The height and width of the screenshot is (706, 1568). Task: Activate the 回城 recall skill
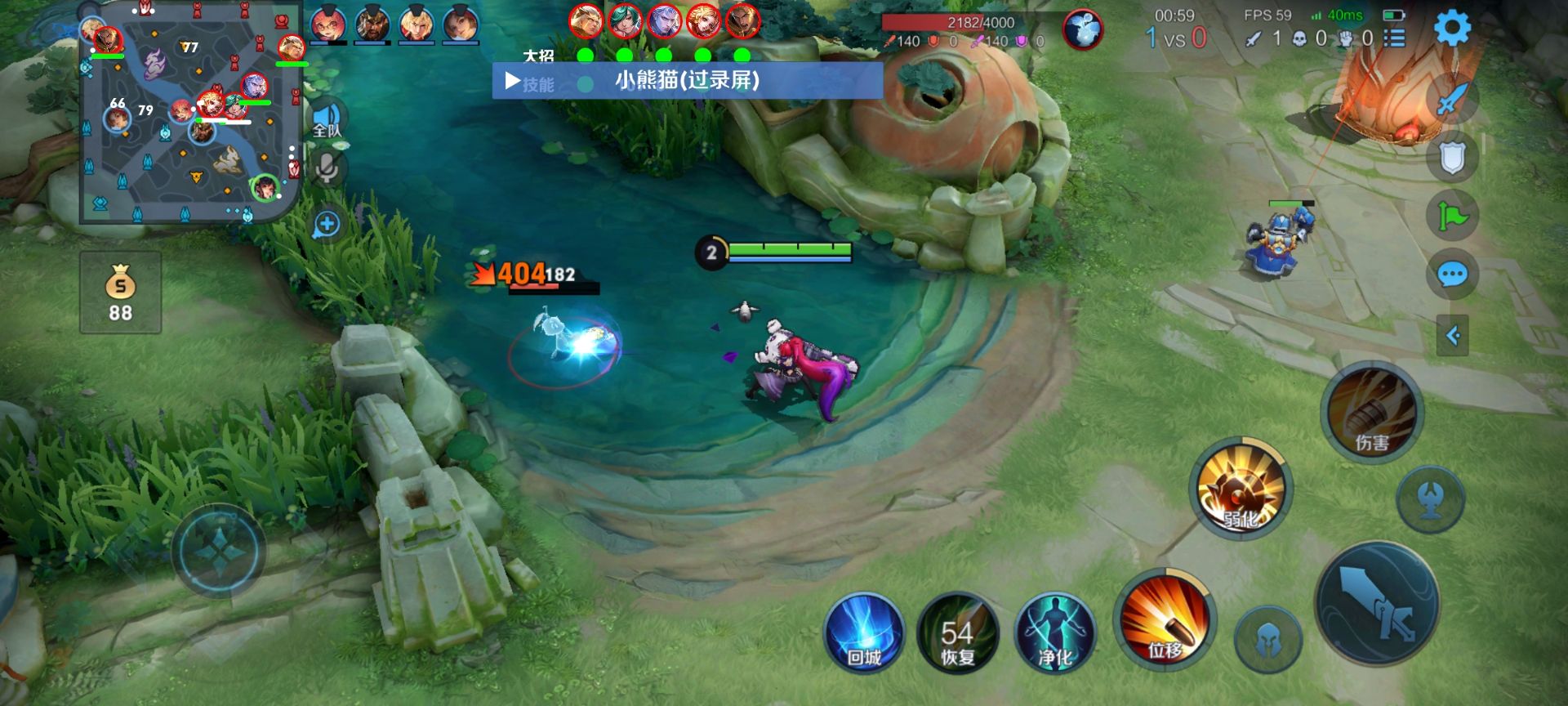(x=864, y=633)
